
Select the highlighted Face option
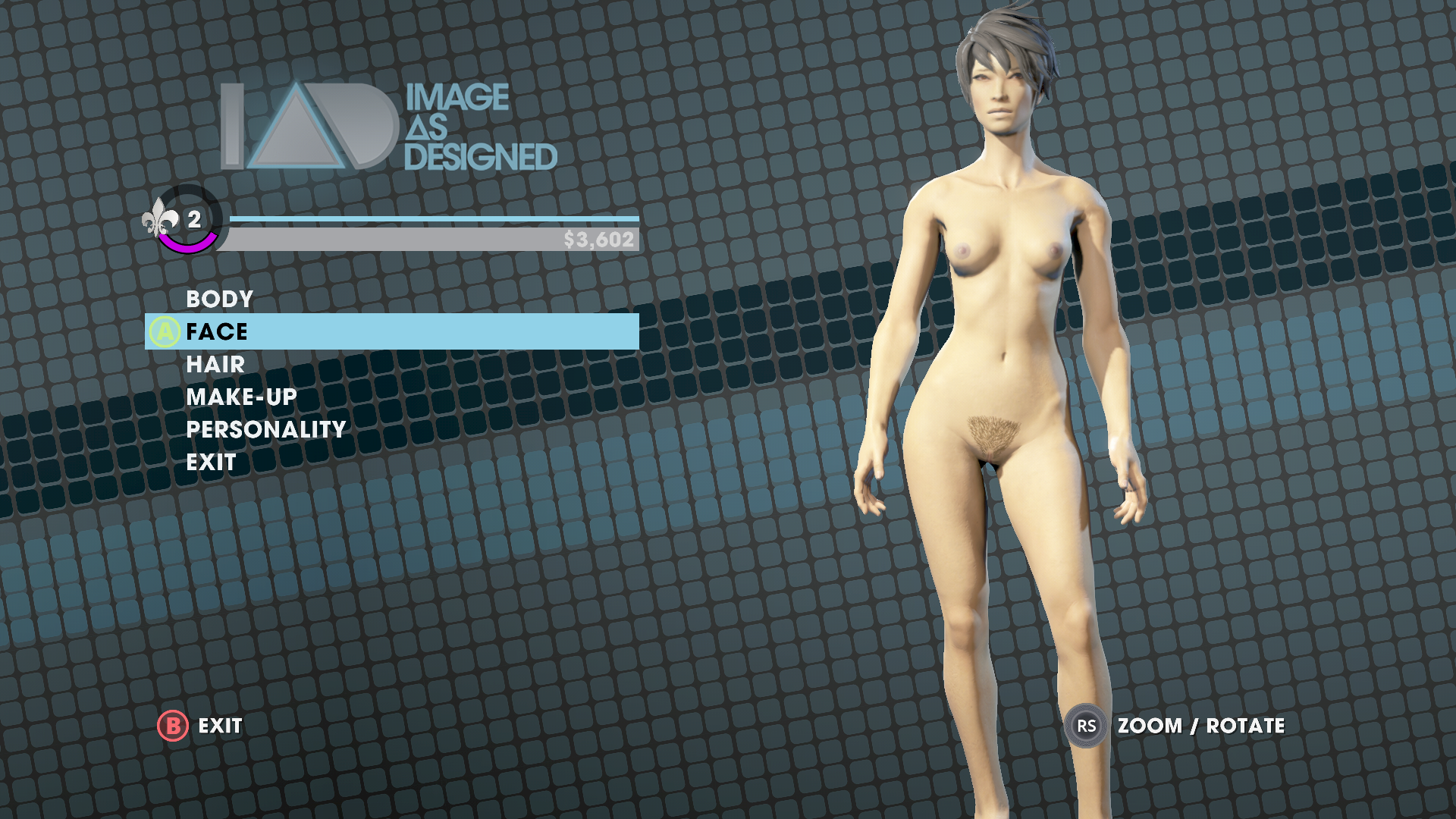[x=217, y=331]
